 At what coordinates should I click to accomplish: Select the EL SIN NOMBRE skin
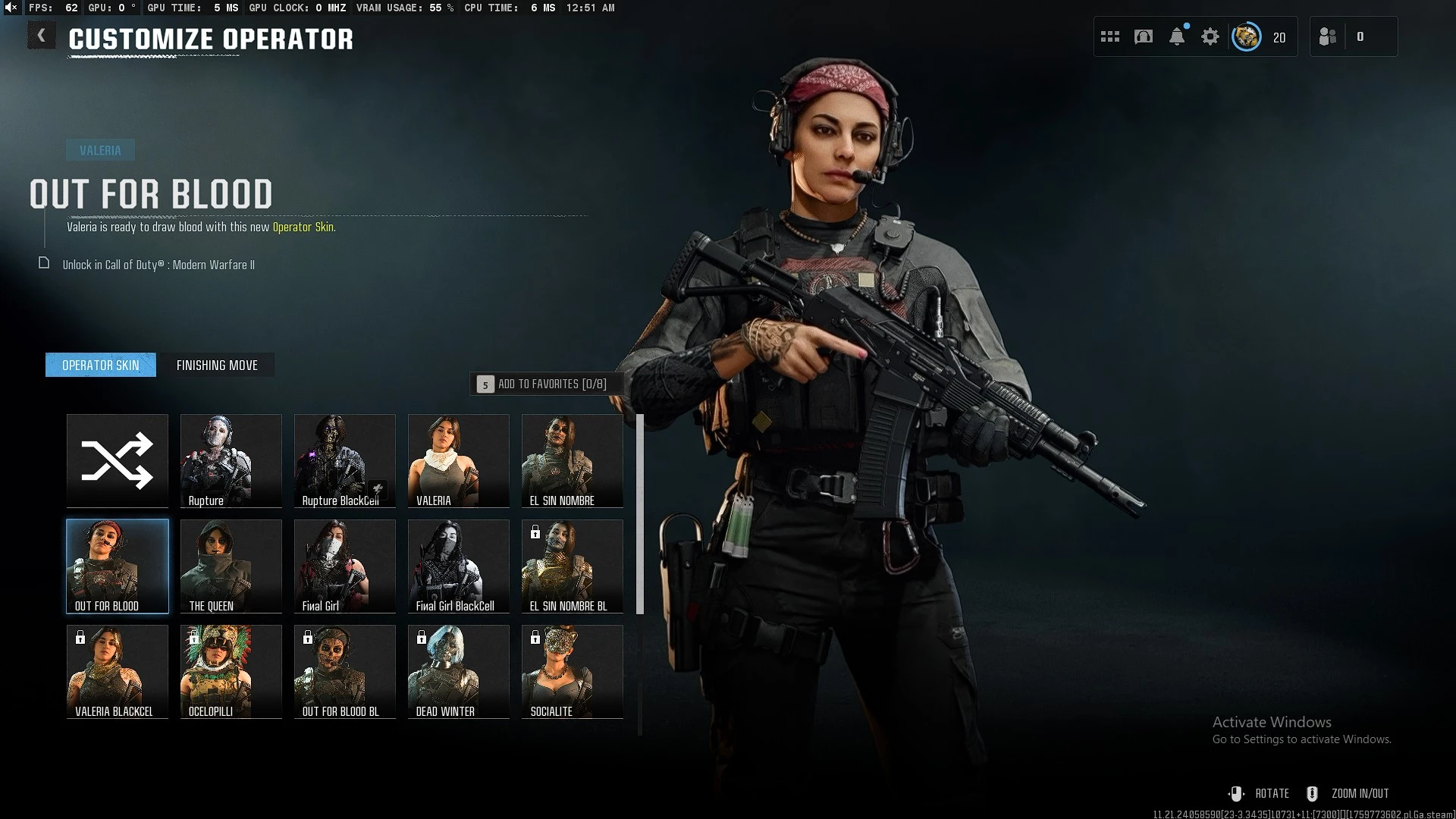tap(573, 460)
